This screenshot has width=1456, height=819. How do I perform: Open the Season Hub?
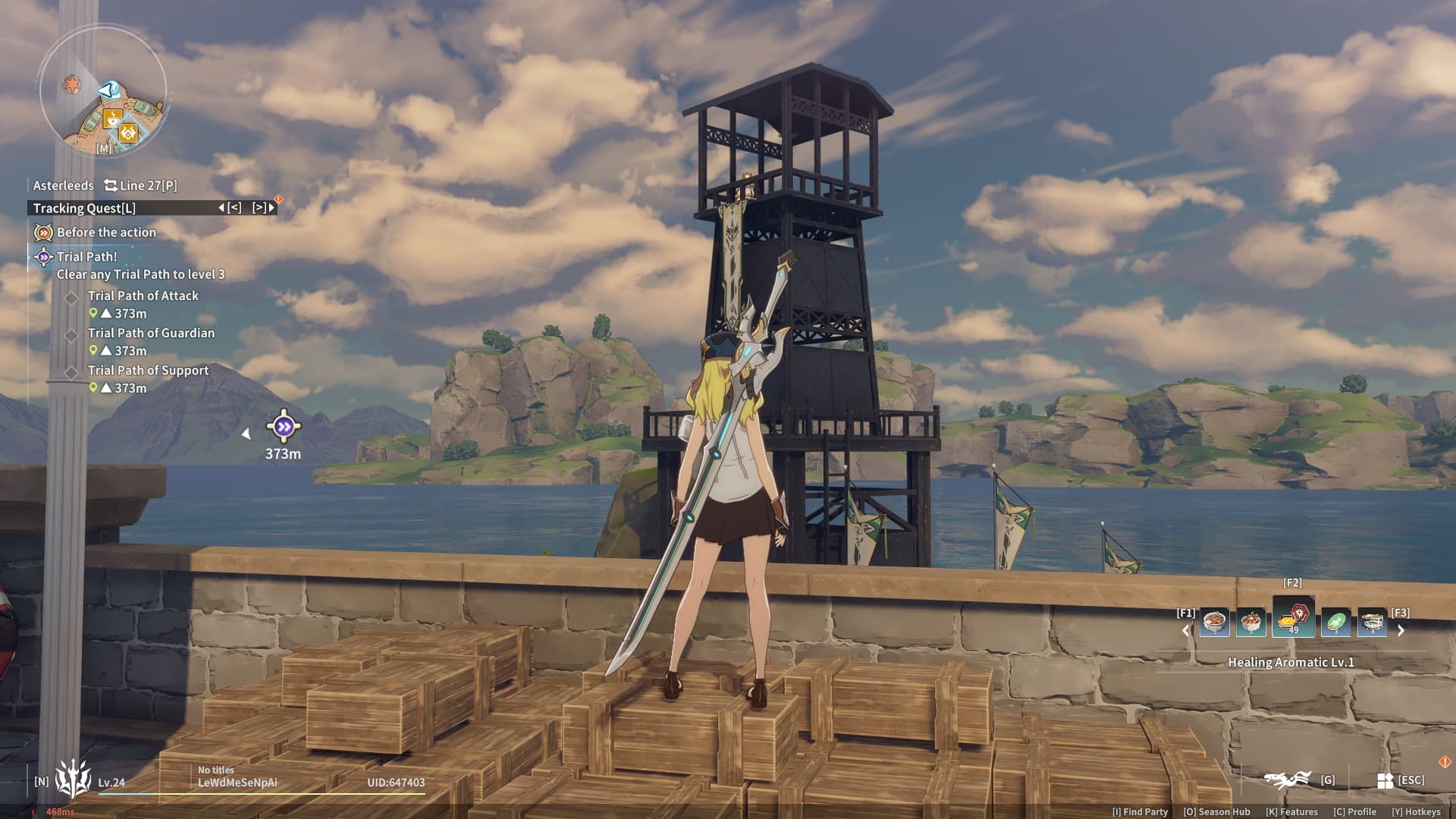pyautogui.click(x=1216, y=811)
